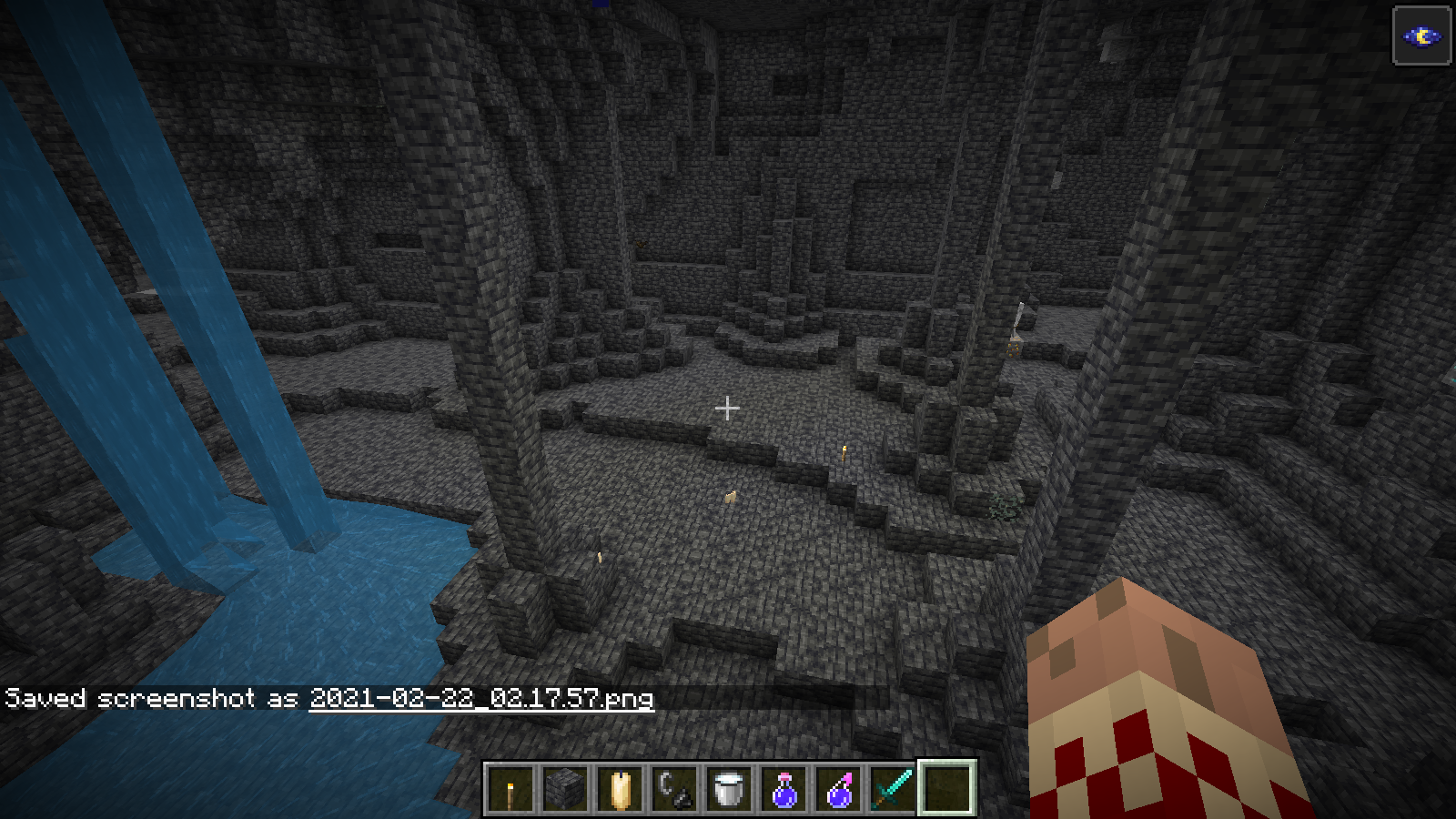Click the night vision status effect icon
1456x819 pixels.
tap(1421, 36)
